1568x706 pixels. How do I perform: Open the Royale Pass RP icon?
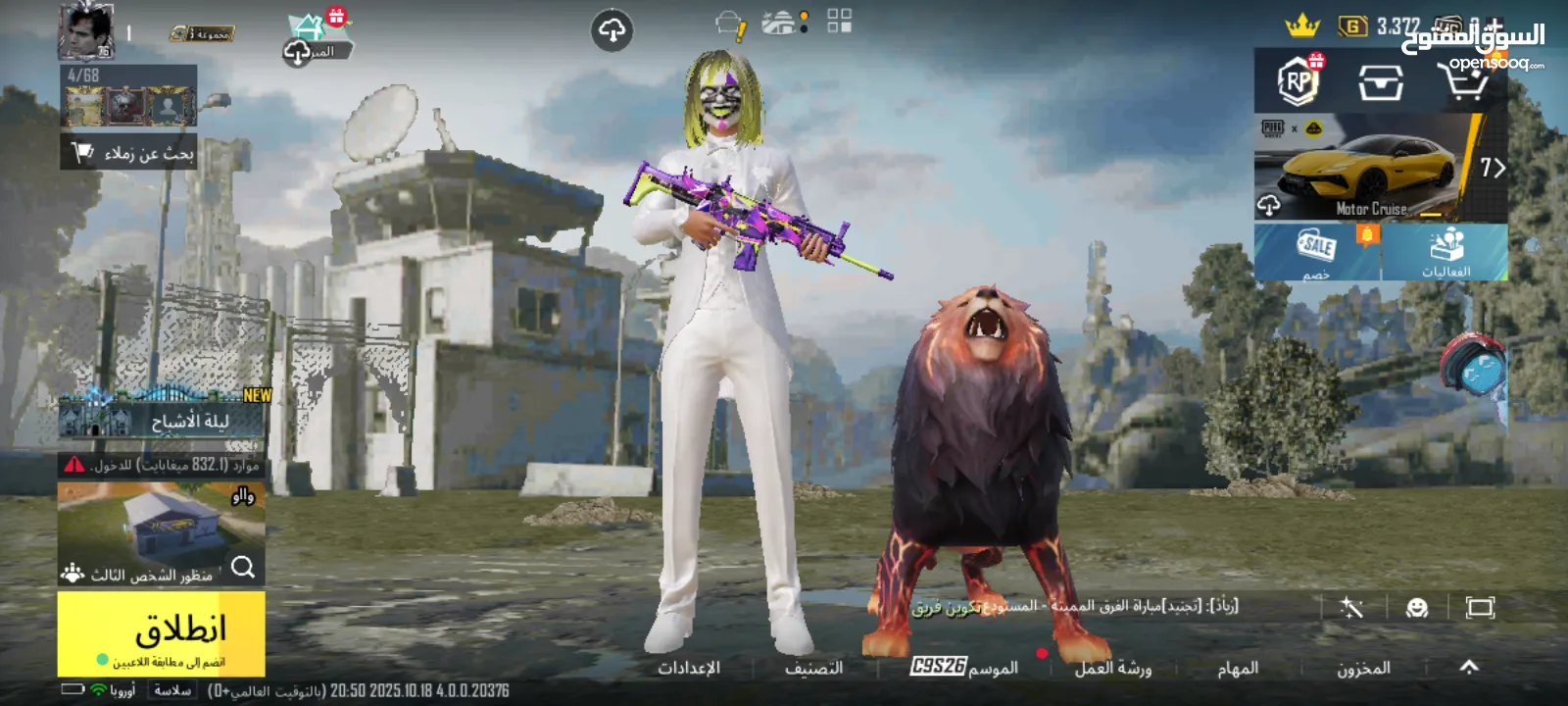[1298, 81]
